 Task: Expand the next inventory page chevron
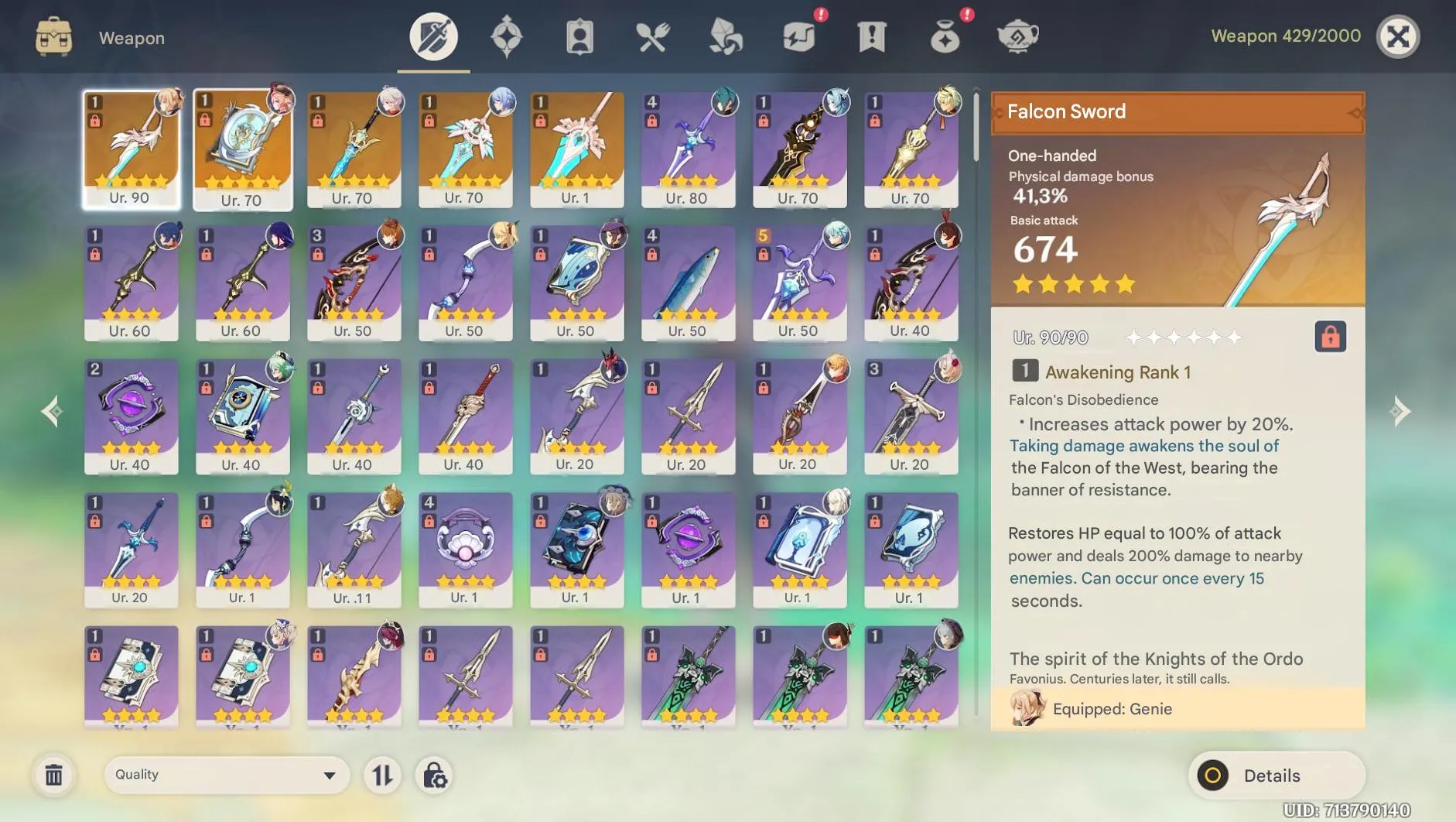pos(1403,410)
